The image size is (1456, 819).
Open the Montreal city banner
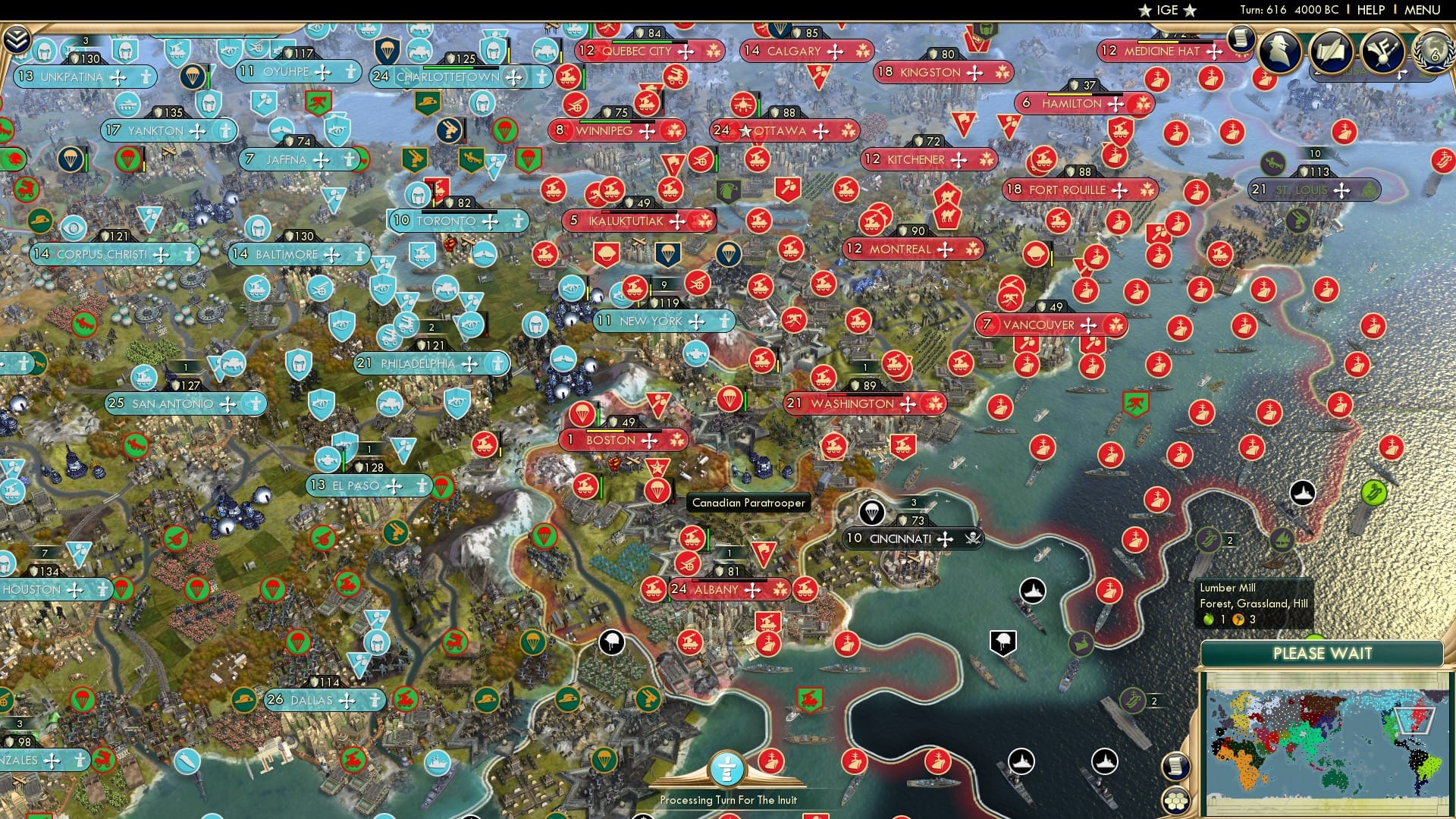point(907,249)
